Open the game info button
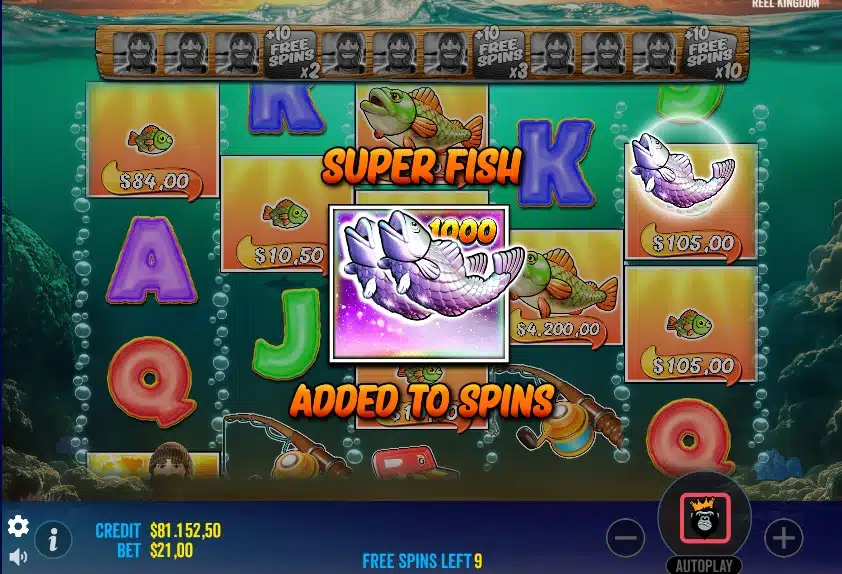This screenshot has height=574, width=842. 53,540
